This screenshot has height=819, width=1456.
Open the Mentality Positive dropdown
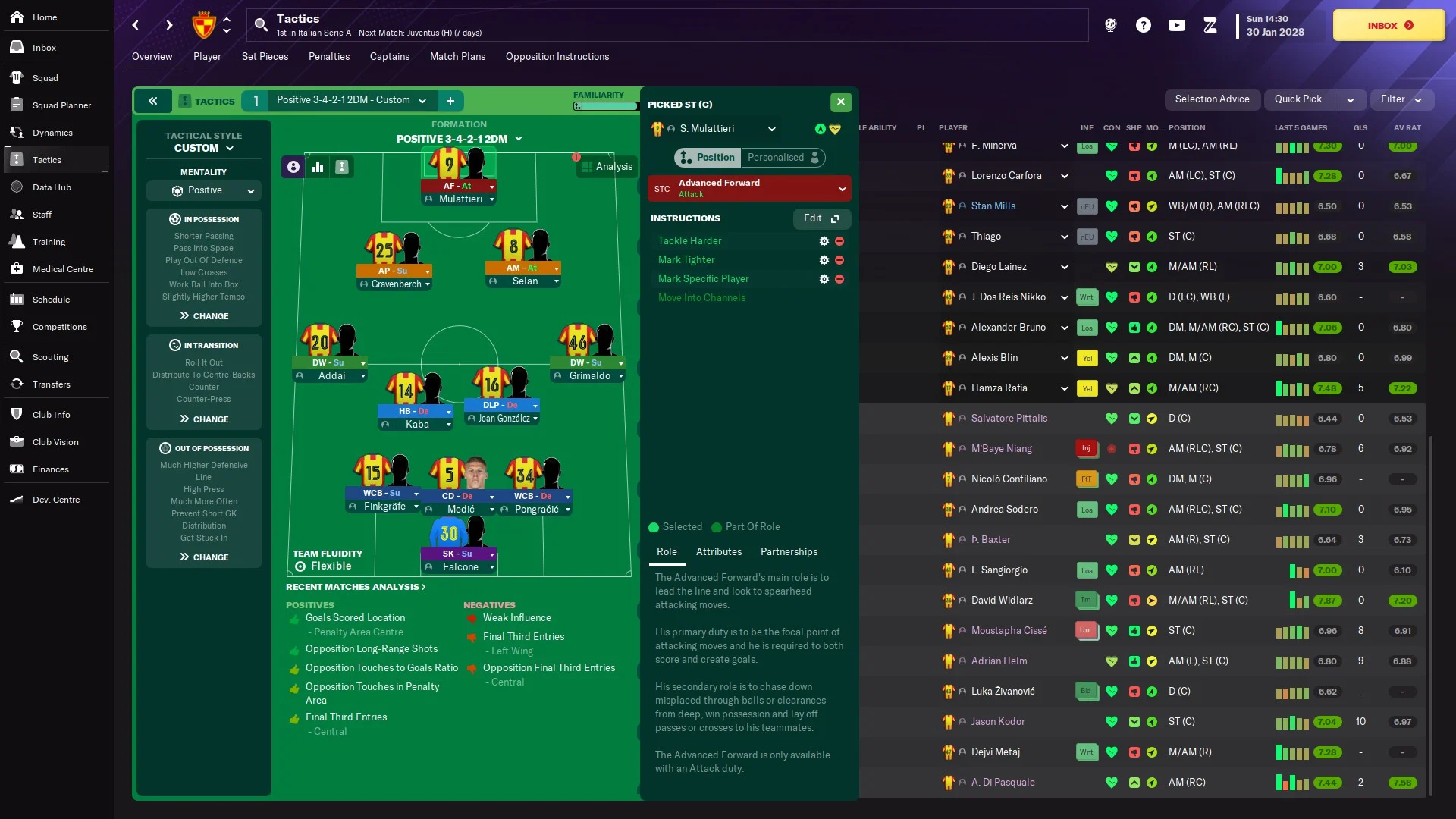click(204, 190)
